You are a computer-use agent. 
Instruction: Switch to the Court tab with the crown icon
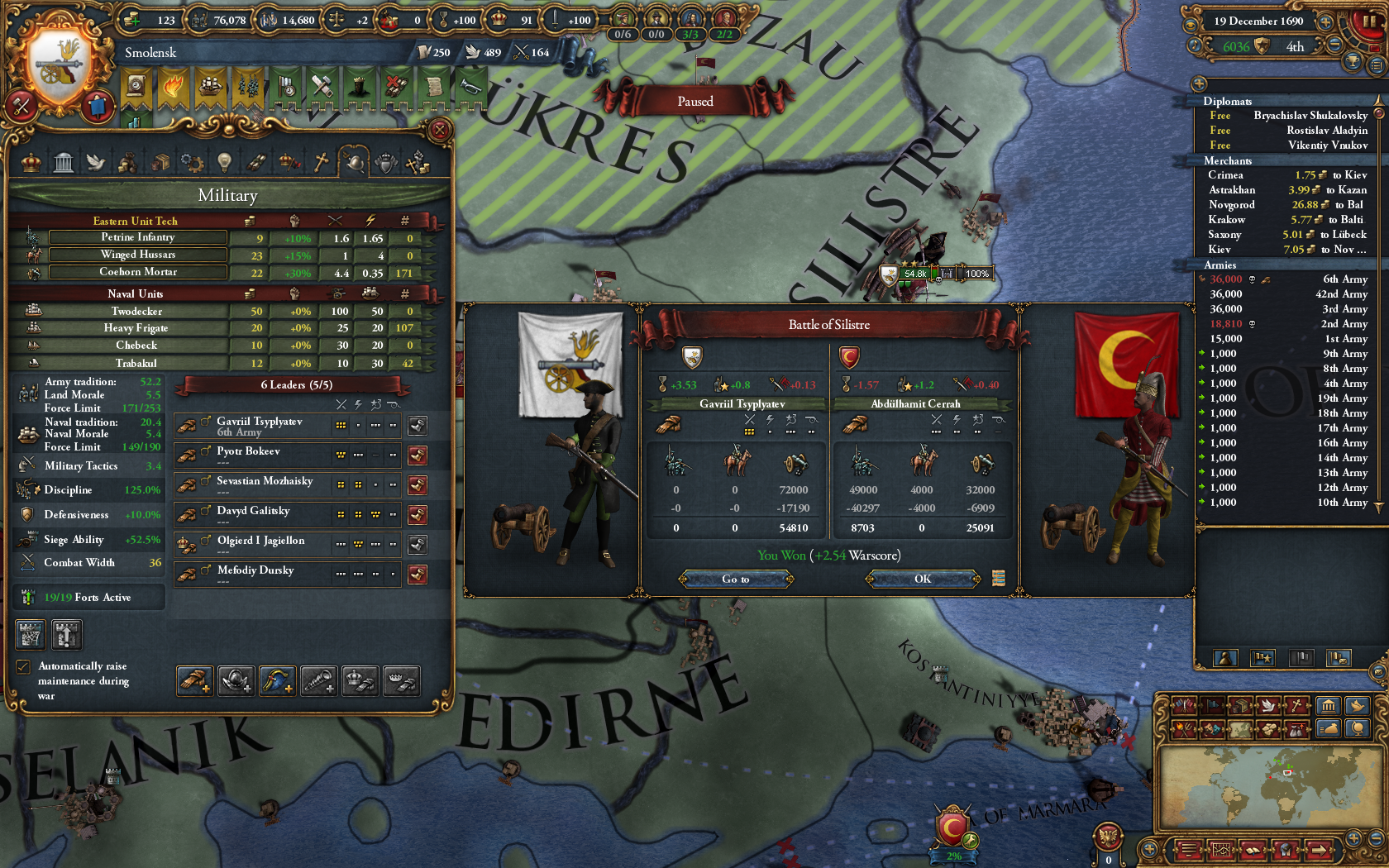click(x=31, y=162)
